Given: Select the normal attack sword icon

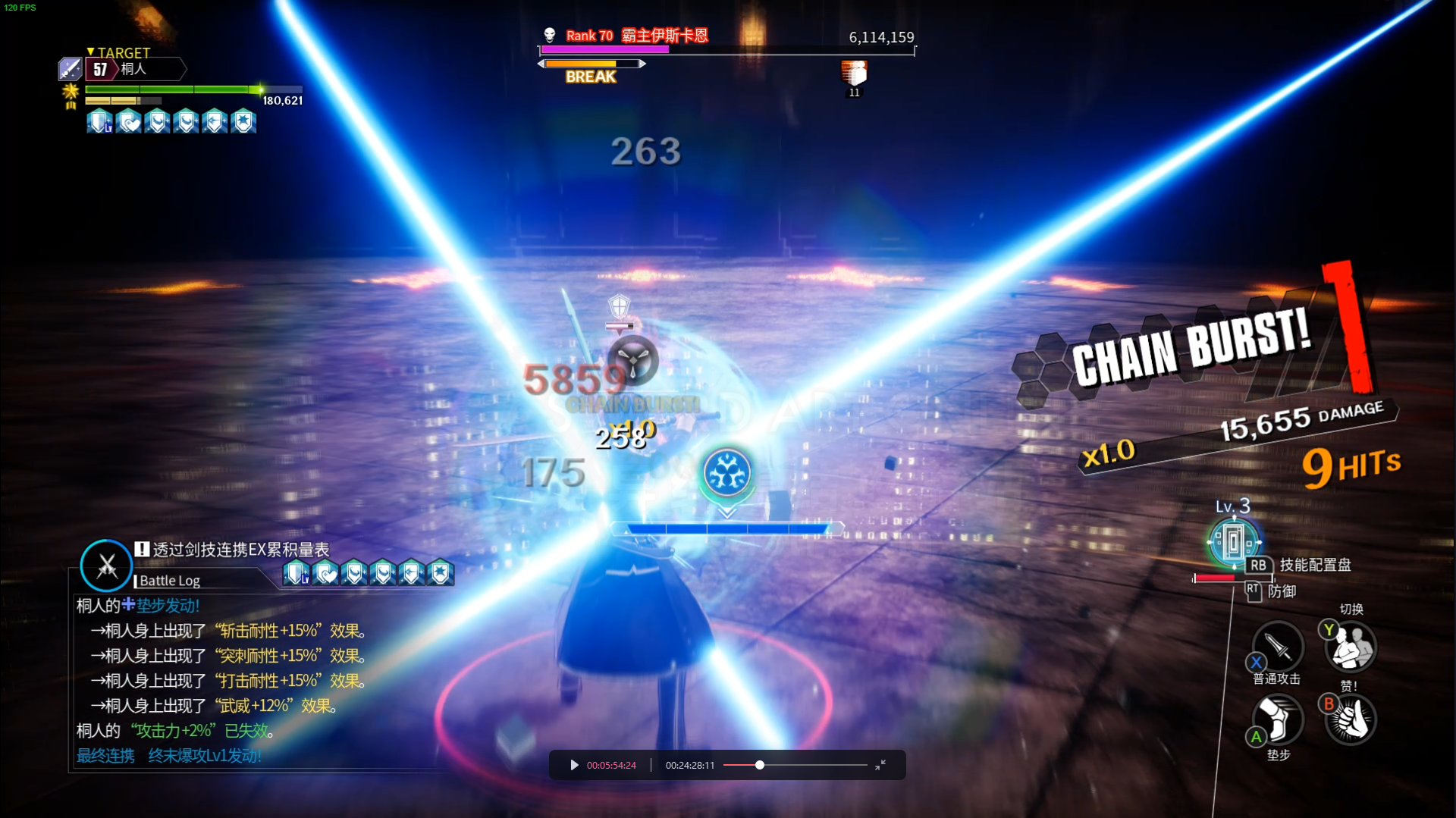Looking at the screenshot, I should point(1278,647).
